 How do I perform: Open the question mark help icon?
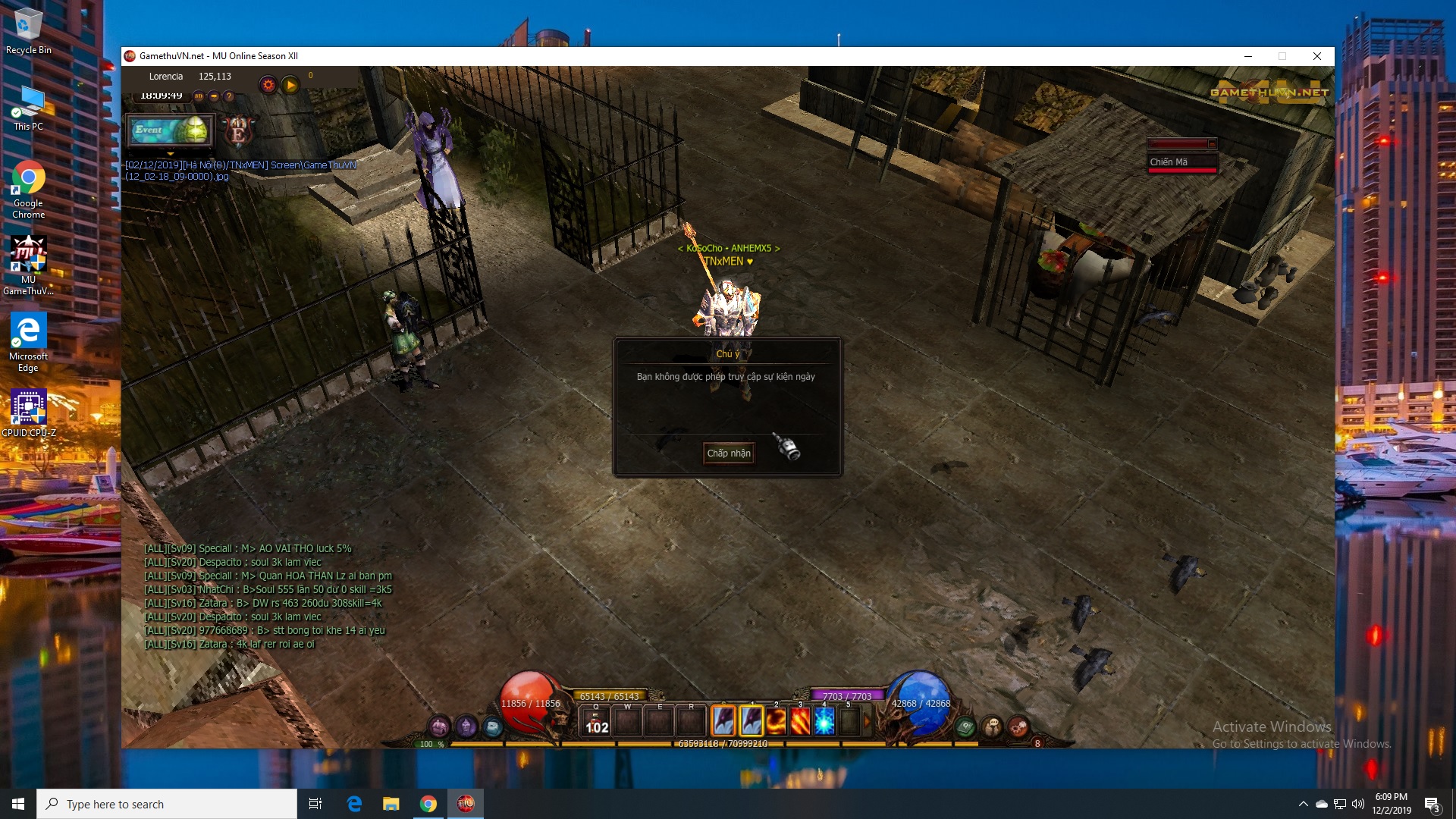(x=229, y=96)
